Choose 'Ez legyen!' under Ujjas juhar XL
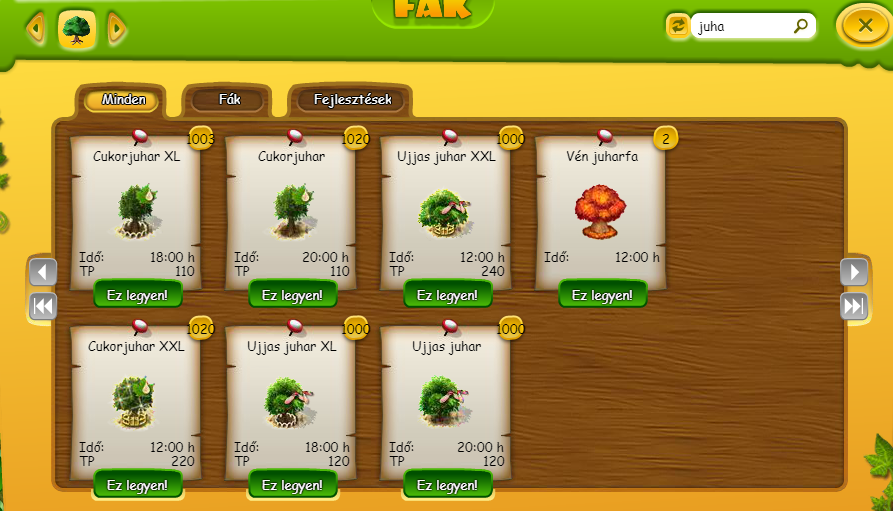 (293, 485)
